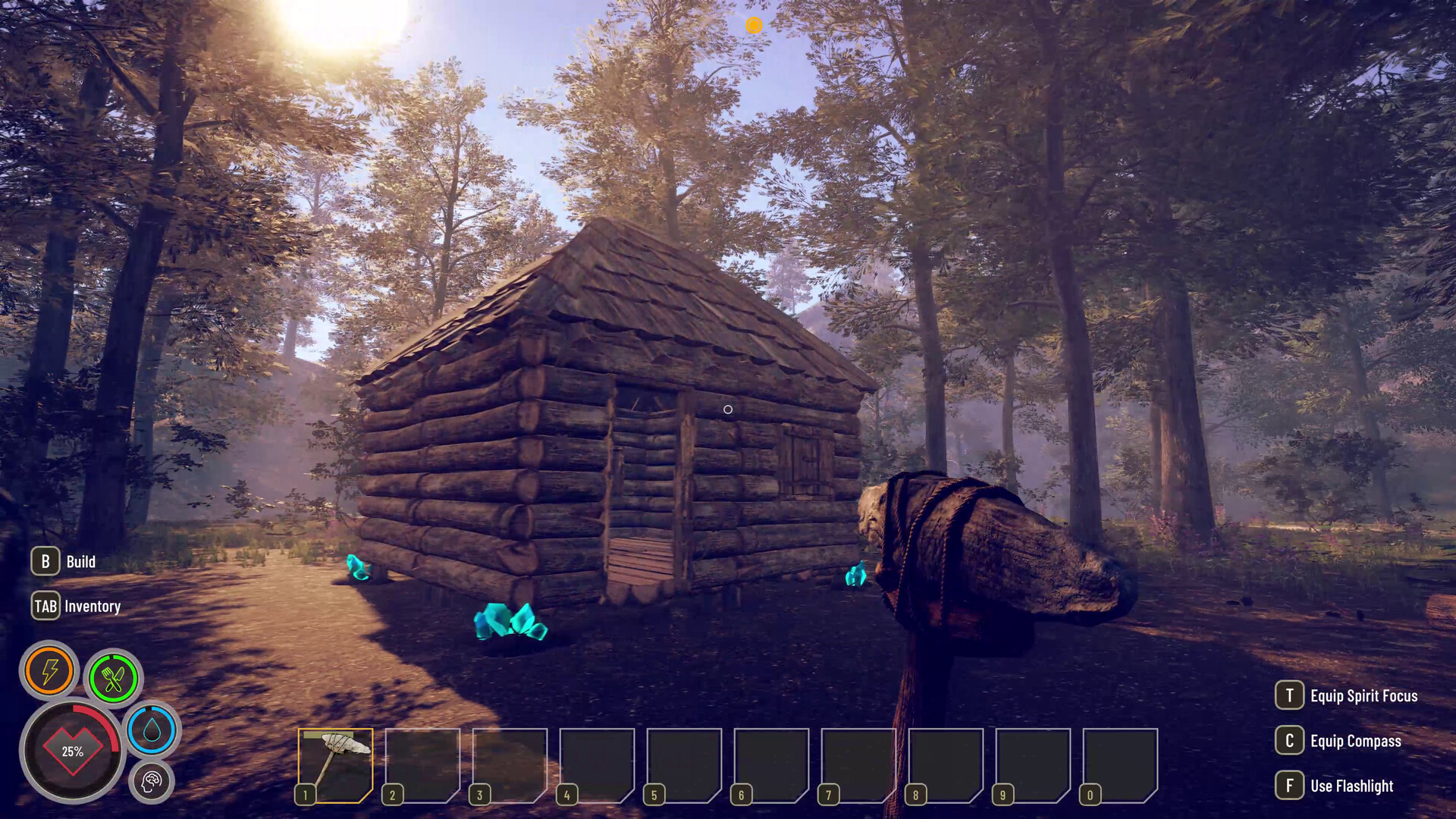The height and width of the screenshot is (819, 1456).
Task: Click the T Equip Spirit Focus key icon
Action: (x=1289, y=695)
